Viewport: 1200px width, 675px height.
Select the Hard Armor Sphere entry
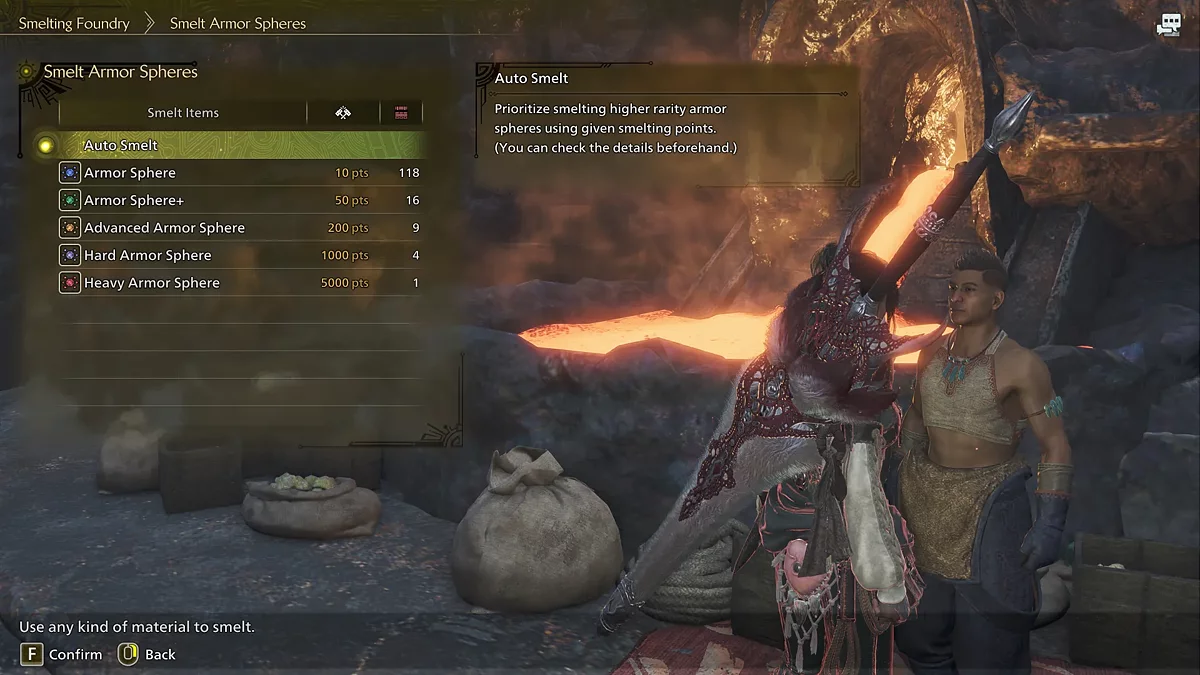148,255
